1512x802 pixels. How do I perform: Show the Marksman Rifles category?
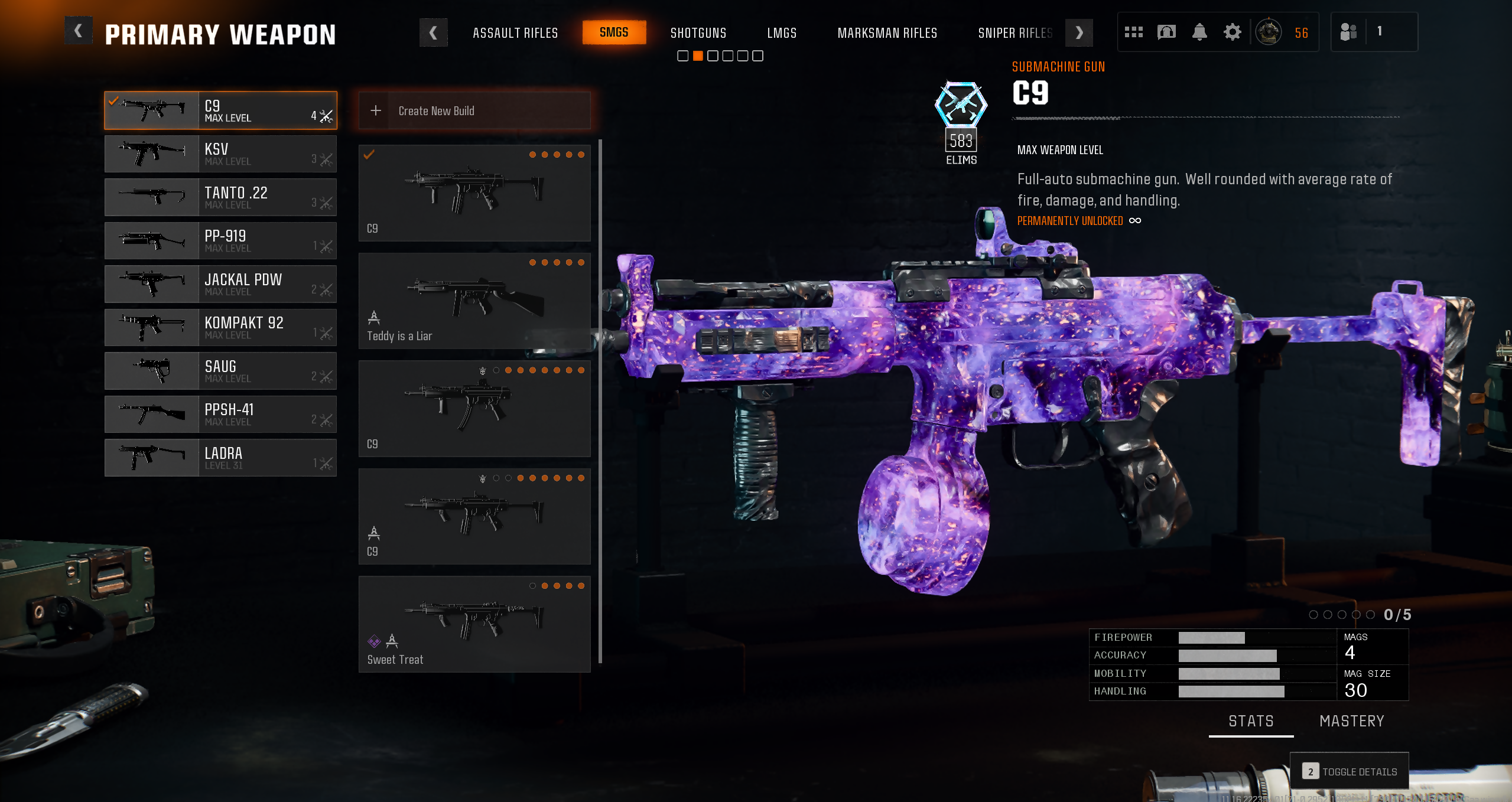click(887, 33)
